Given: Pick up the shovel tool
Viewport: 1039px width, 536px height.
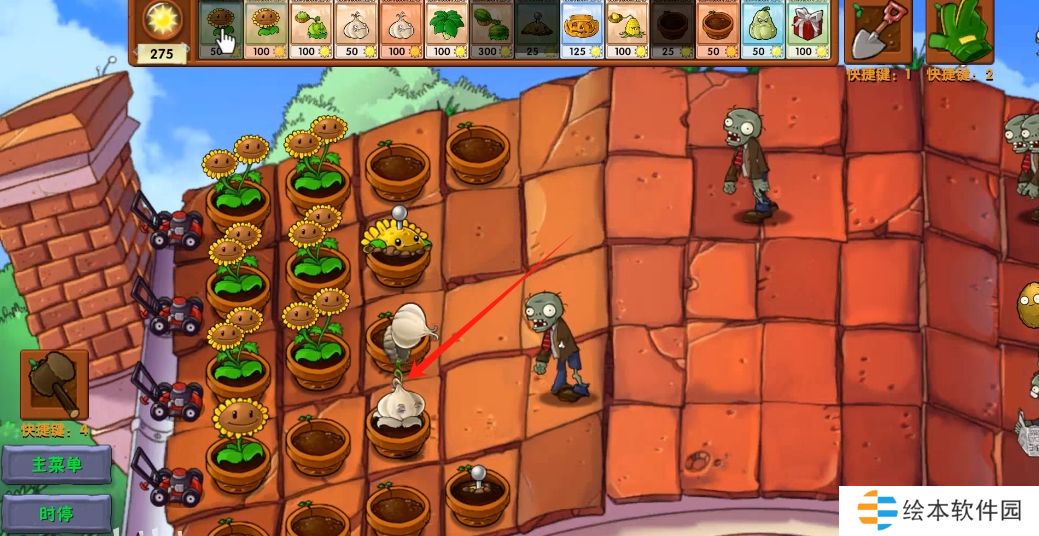Looking at the screenshot, I should [880, 32].
